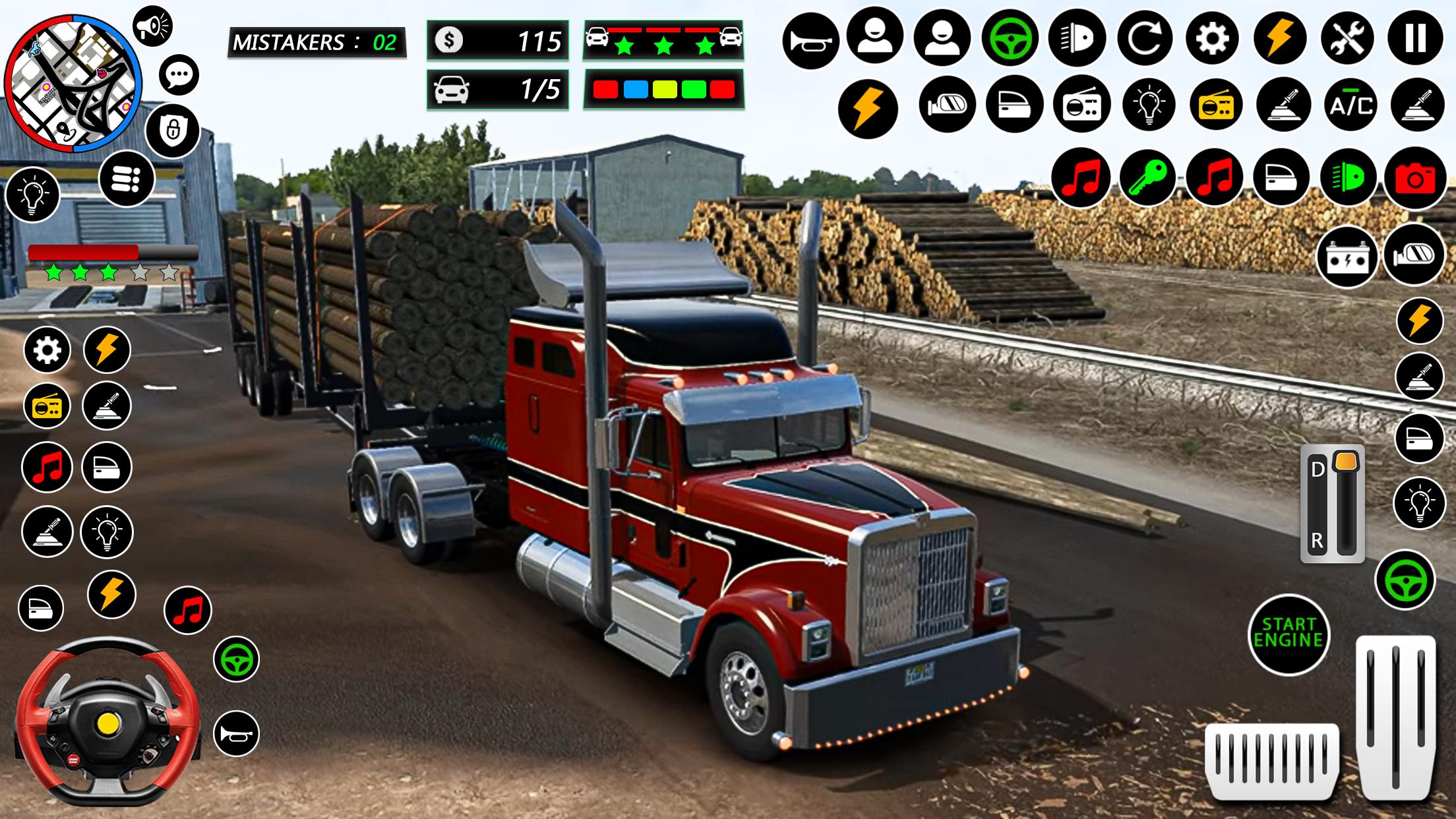
Task: Select the battery icon
Action: [1347, 257]
